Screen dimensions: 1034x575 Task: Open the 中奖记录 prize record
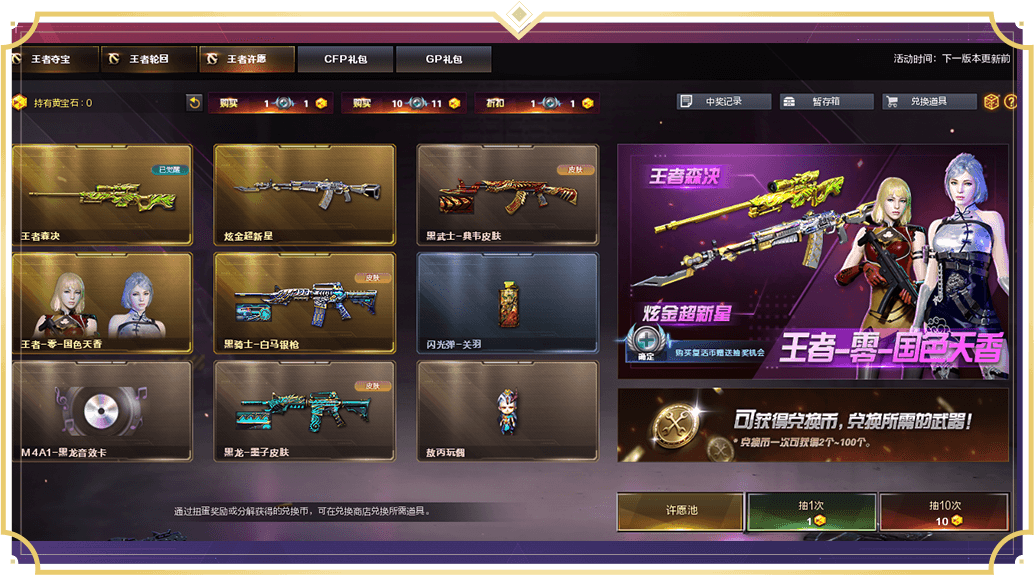[723, 102]
